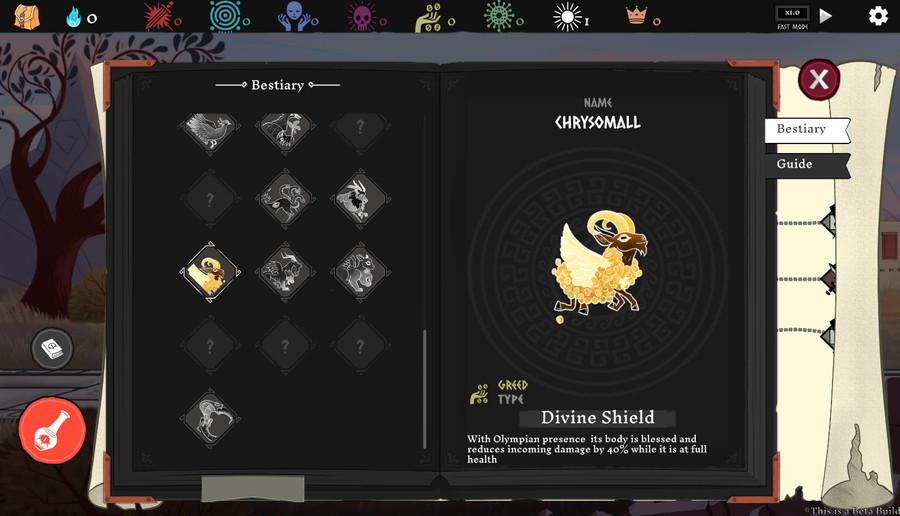The image size is (900, 516).
Task: Click the fast mode play arrow
Action: tap(826, 16)
